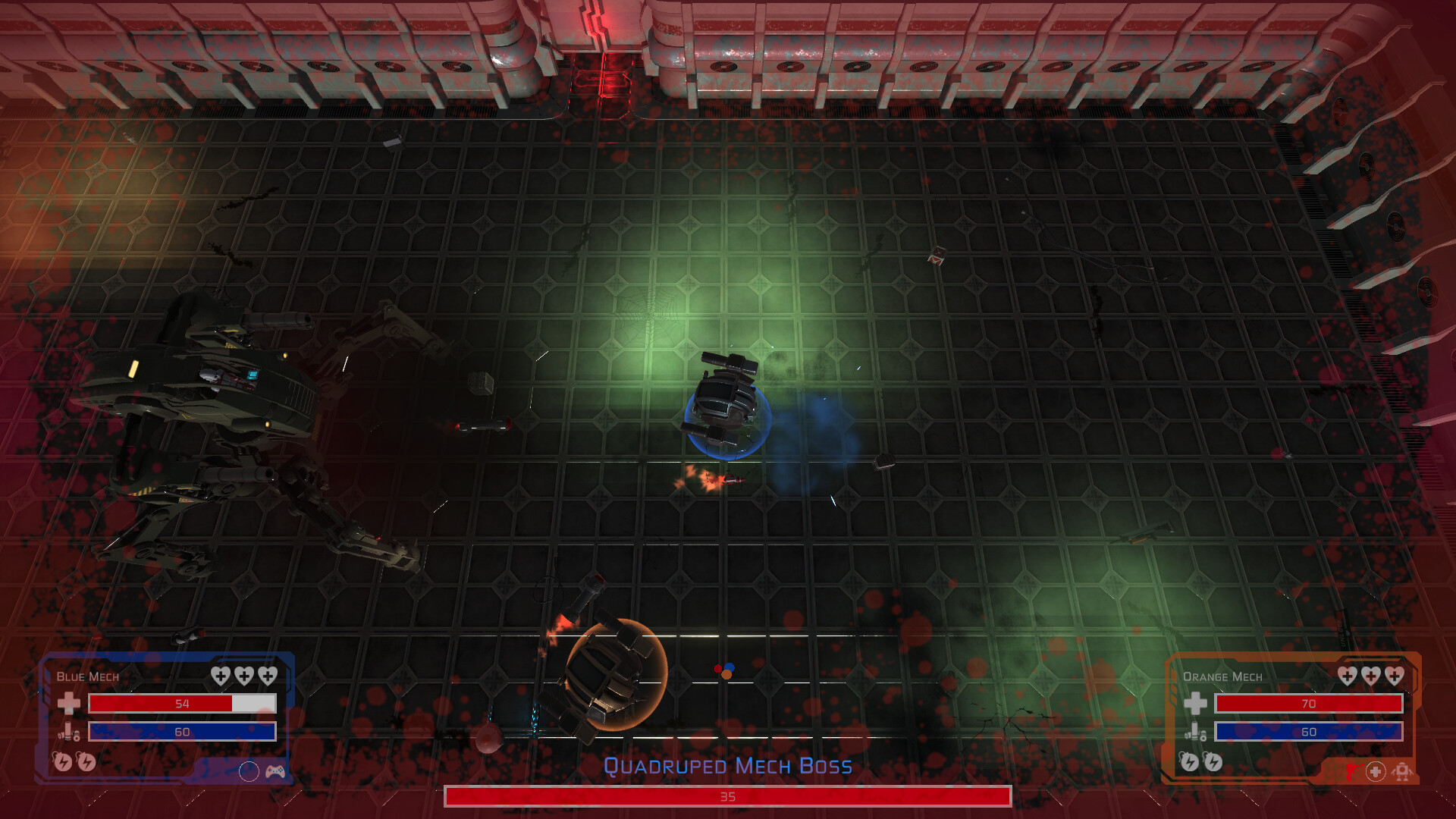
Task: Click the boss health bar showing 35
Action: coord(728,796)
